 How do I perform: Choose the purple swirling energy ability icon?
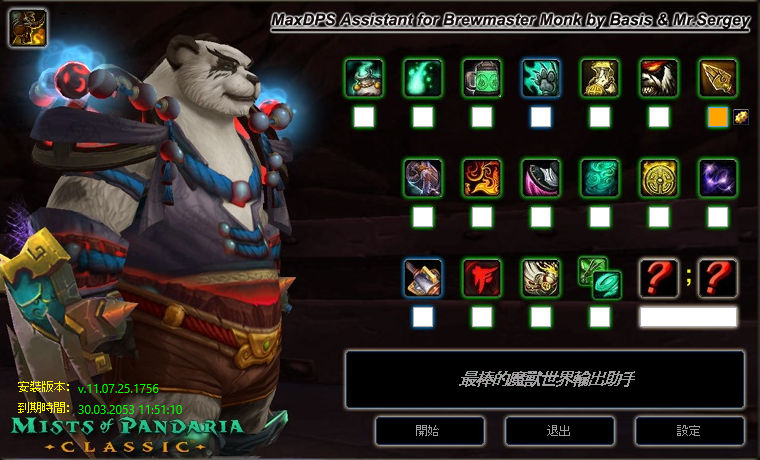pyautogui.click(x=717, y=177)
